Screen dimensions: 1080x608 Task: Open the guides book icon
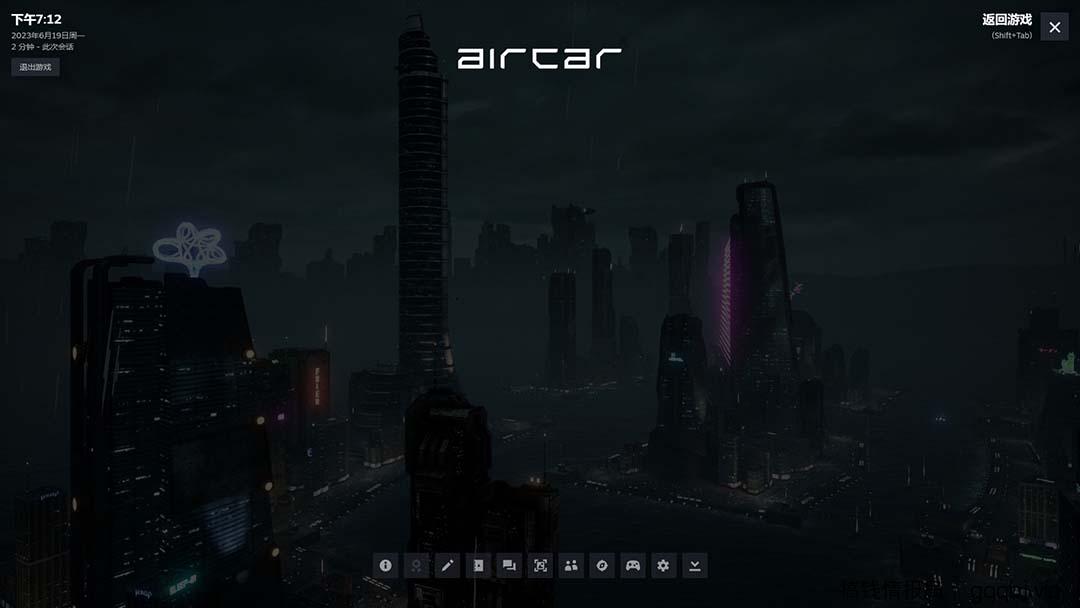click(478, 565)
